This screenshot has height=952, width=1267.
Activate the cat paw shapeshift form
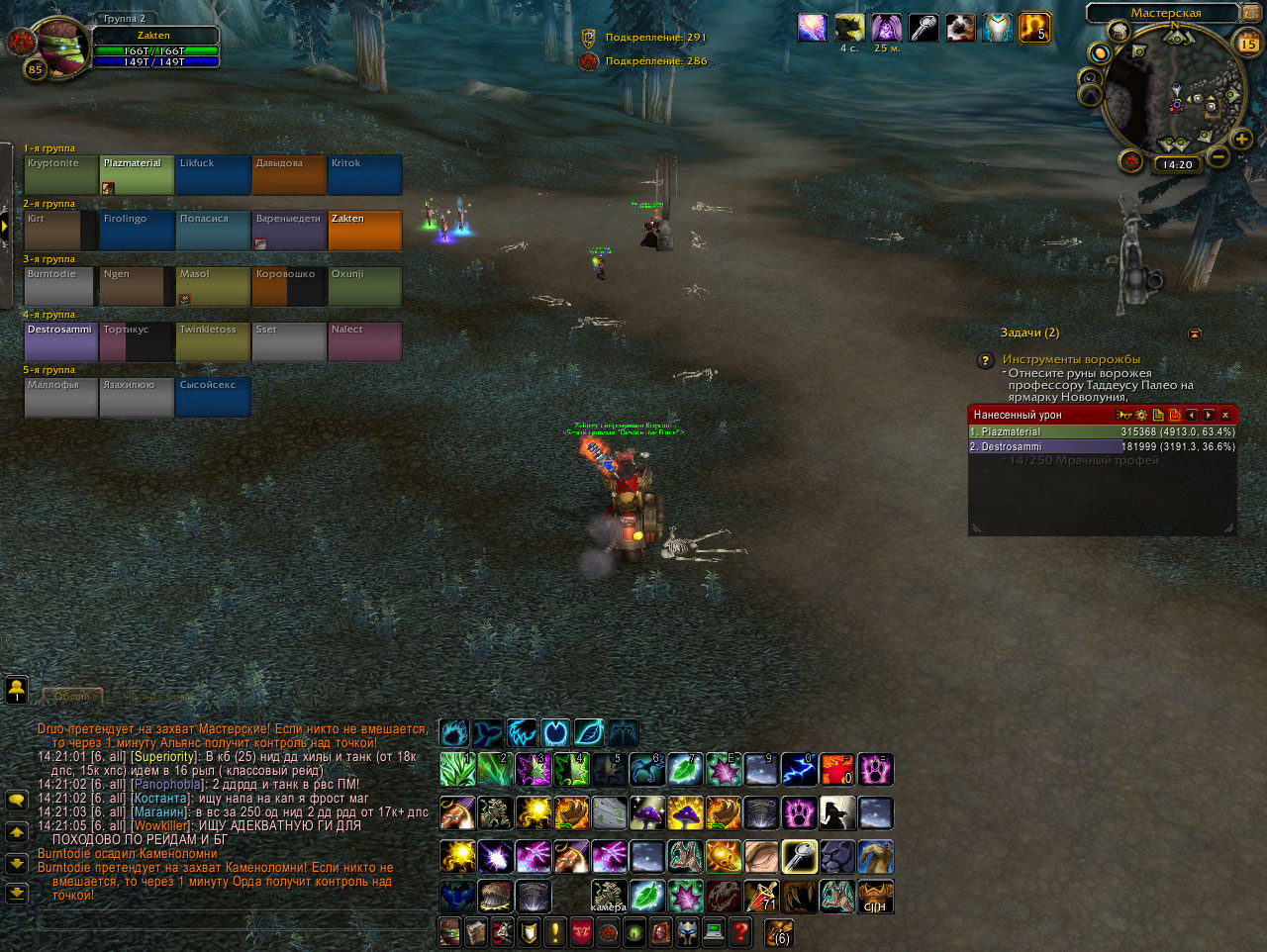455,733
